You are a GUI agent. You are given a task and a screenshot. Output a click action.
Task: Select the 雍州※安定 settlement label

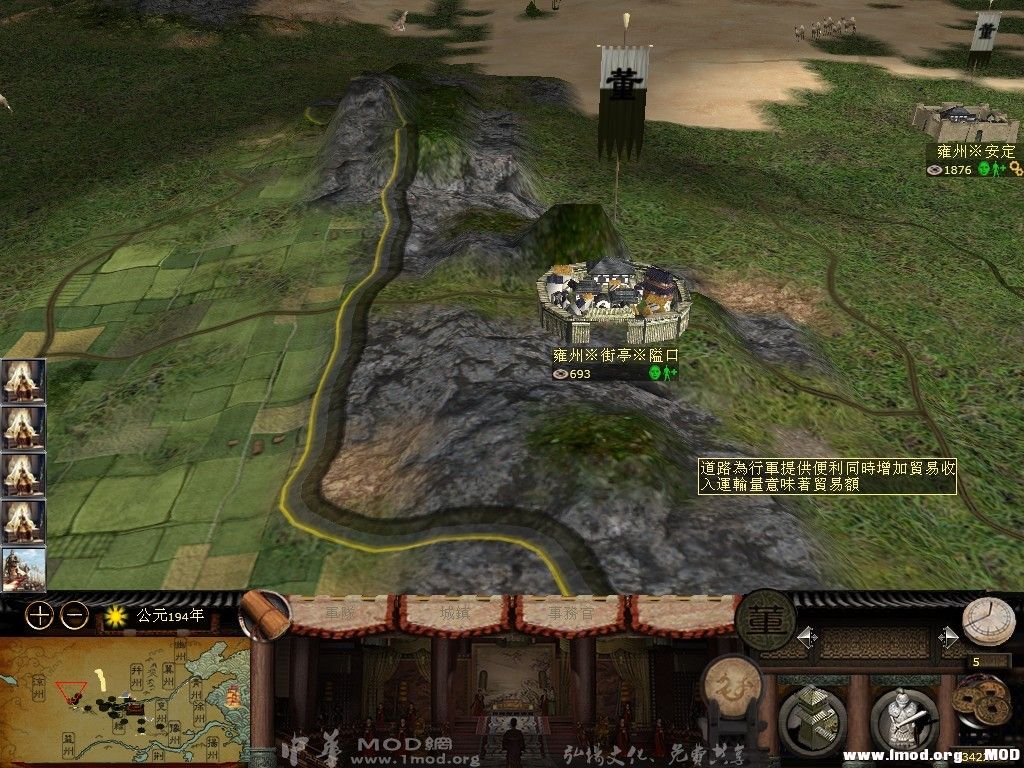[x=975, y=151]
